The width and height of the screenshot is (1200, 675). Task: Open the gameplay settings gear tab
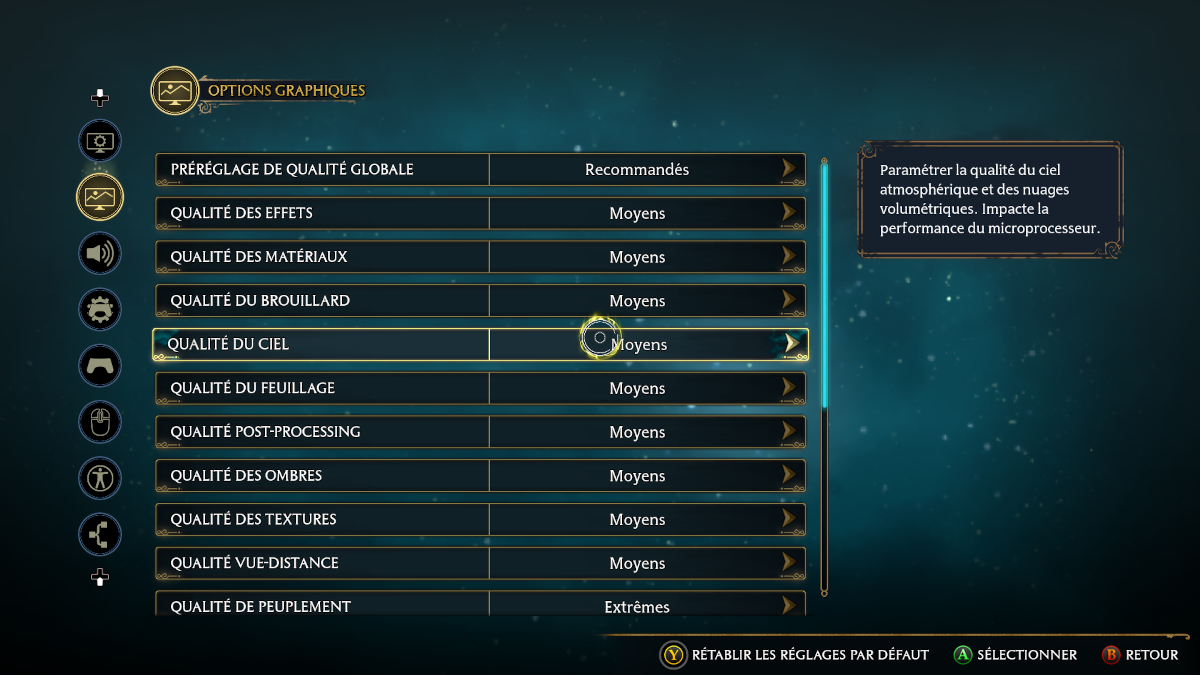100,309
